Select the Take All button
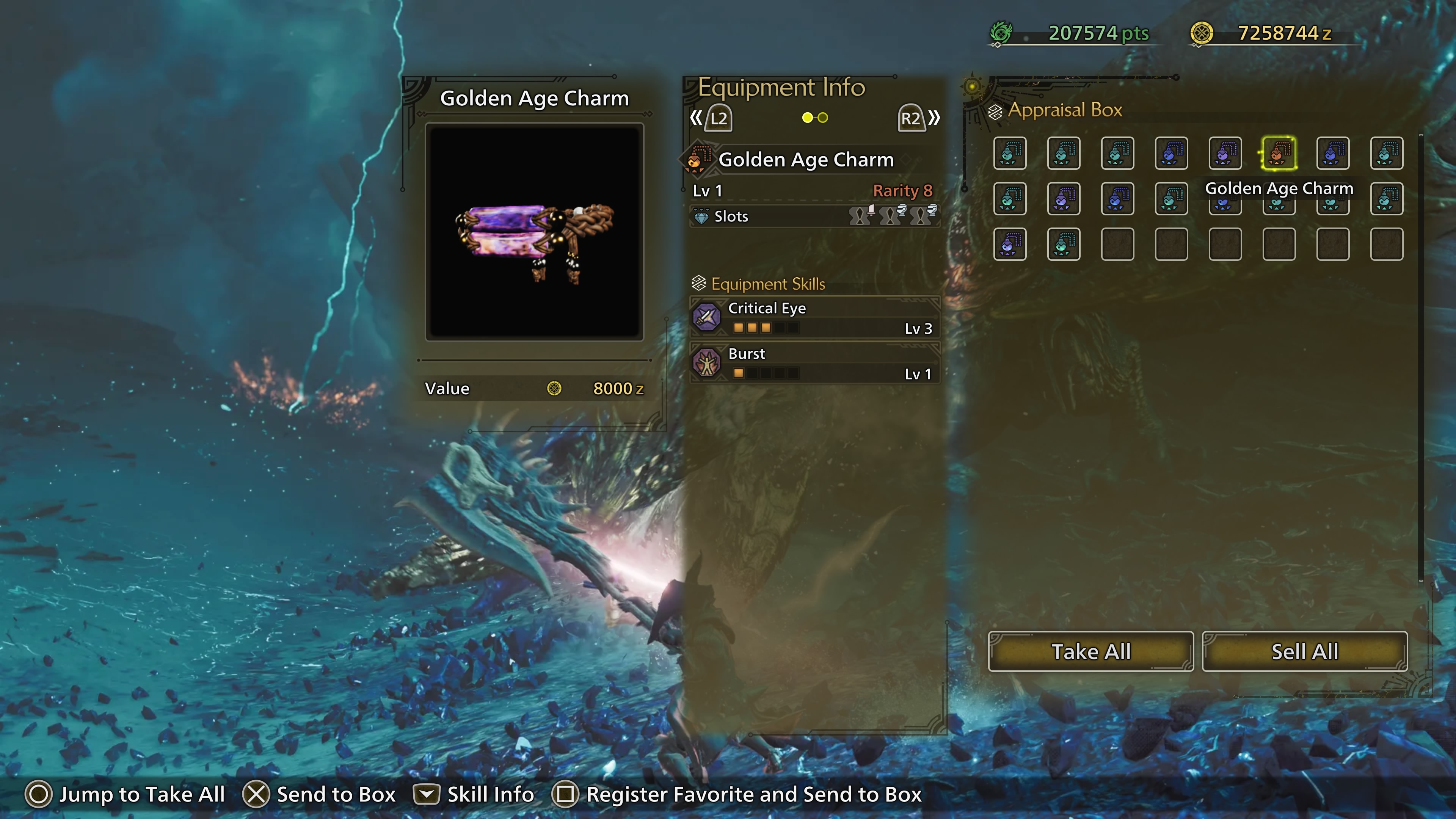Screen dimensions: 1456x819 pos(1090,651)
